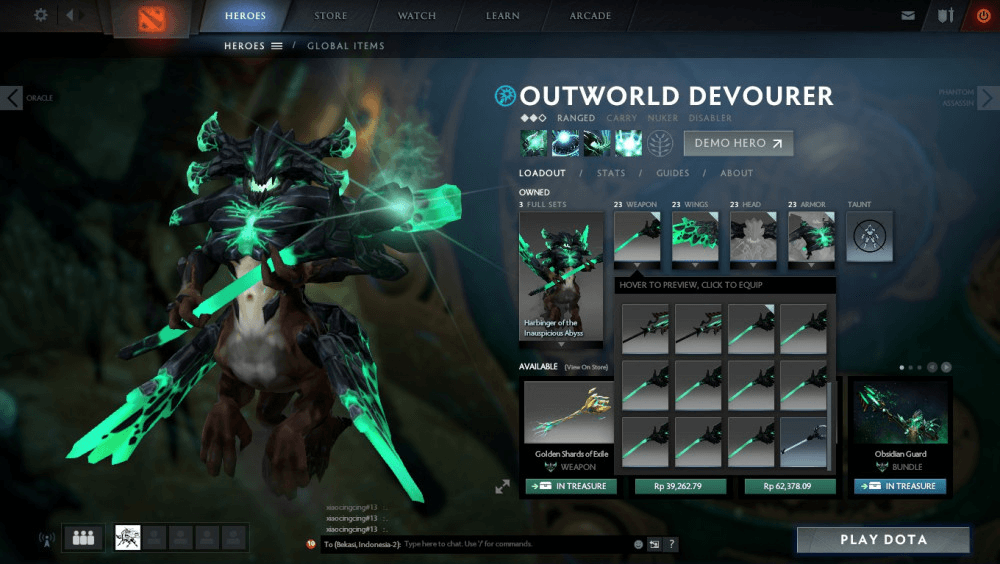This screenshot has height=564, width=1000.
Task: Go to next hero Phantom Assassin
Action: [987, 97]
